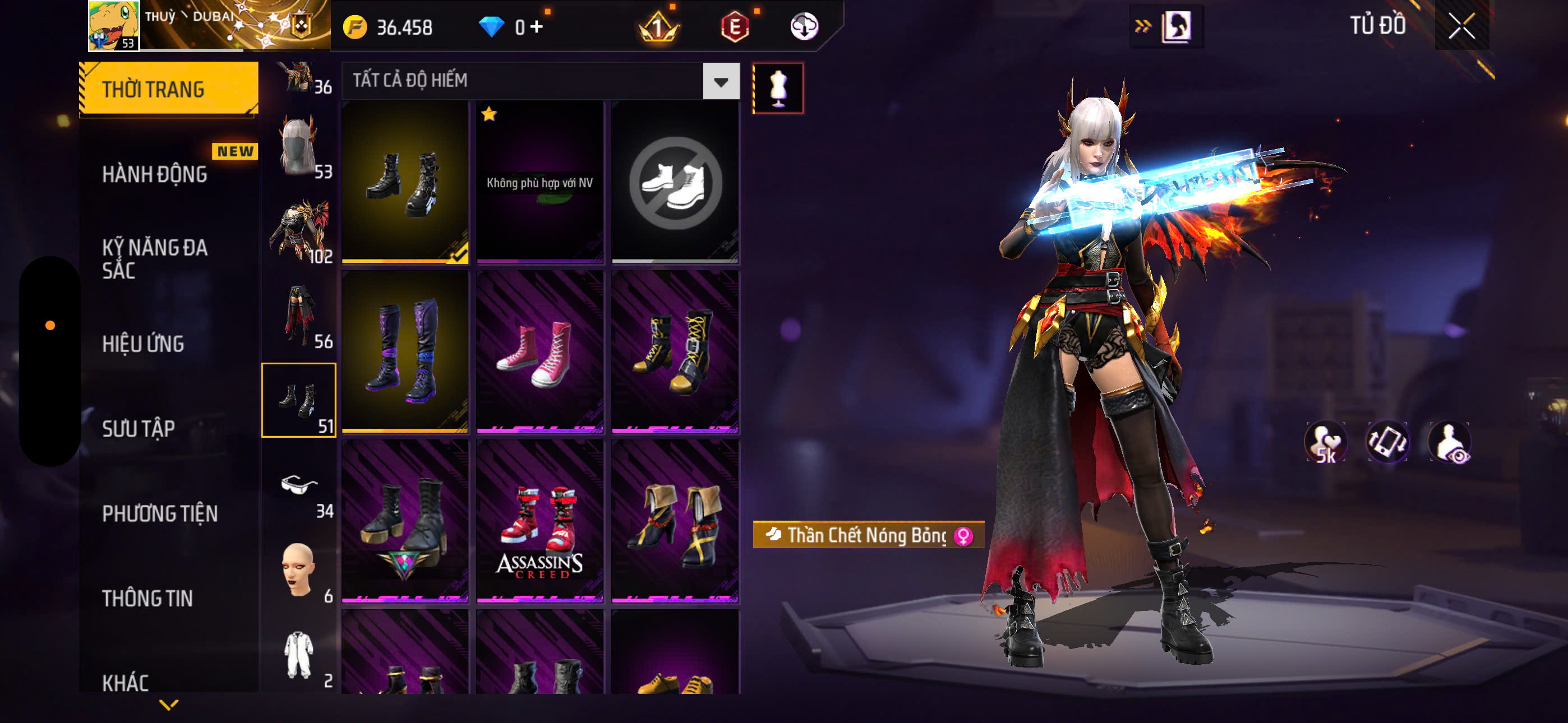Expand the Tất Cả Độ Hiếm rarity dropdown
The width and height of the screenshot is (1568, 723).
721,81
